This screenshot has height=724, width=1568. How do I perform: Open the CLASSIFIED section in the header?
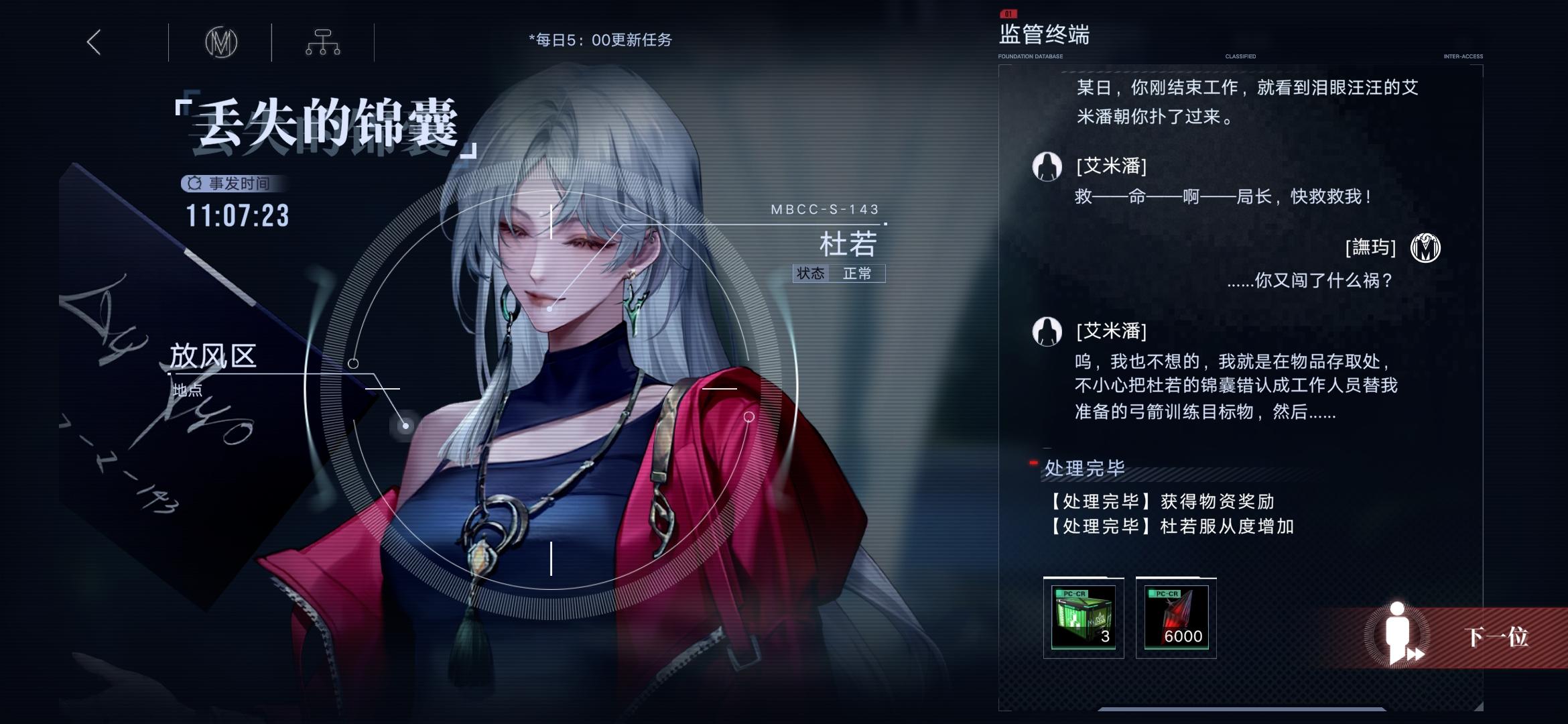click(1240, 57)
